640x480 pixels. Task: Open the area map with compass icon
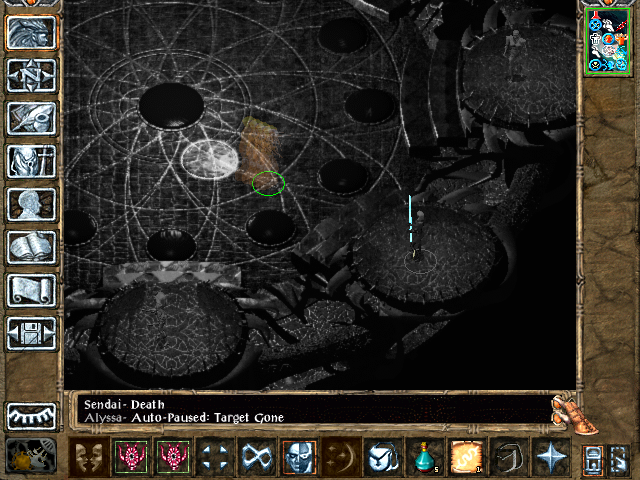[32, 76]
